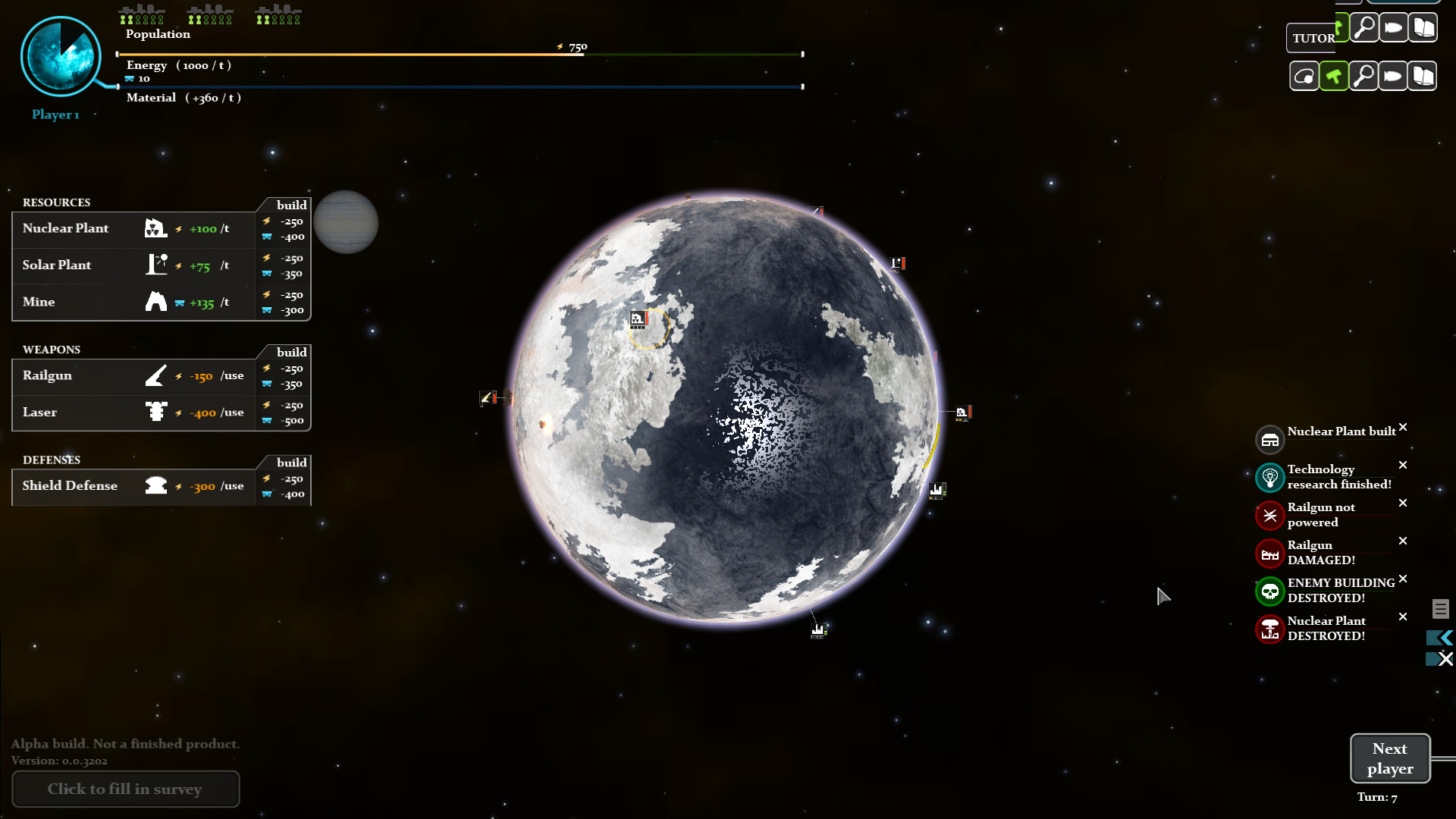Click the skull Enemy Building Destroyed icon
The image size is (1456, 819).
(1271, 591)
